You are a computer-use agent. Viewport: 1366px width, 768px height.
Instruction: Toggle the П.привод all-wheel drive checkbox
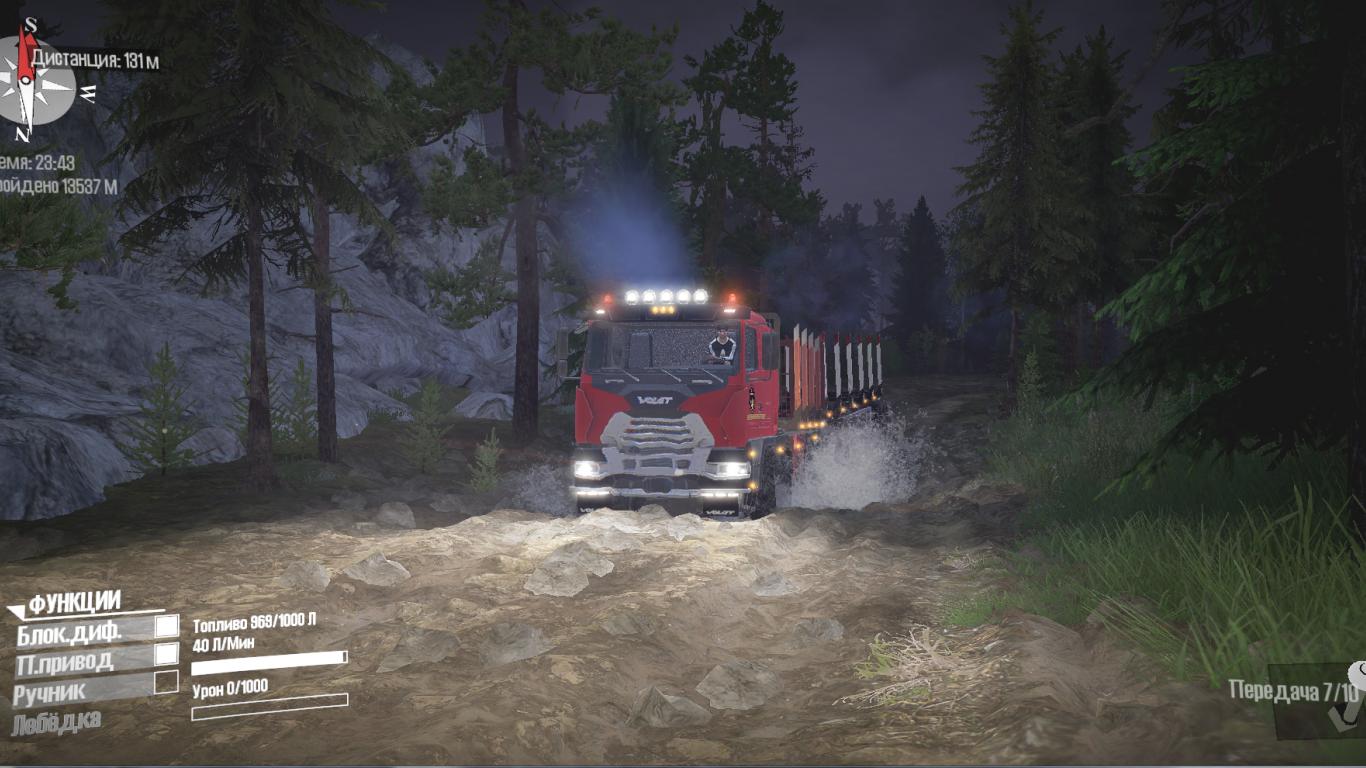(167, 654)
